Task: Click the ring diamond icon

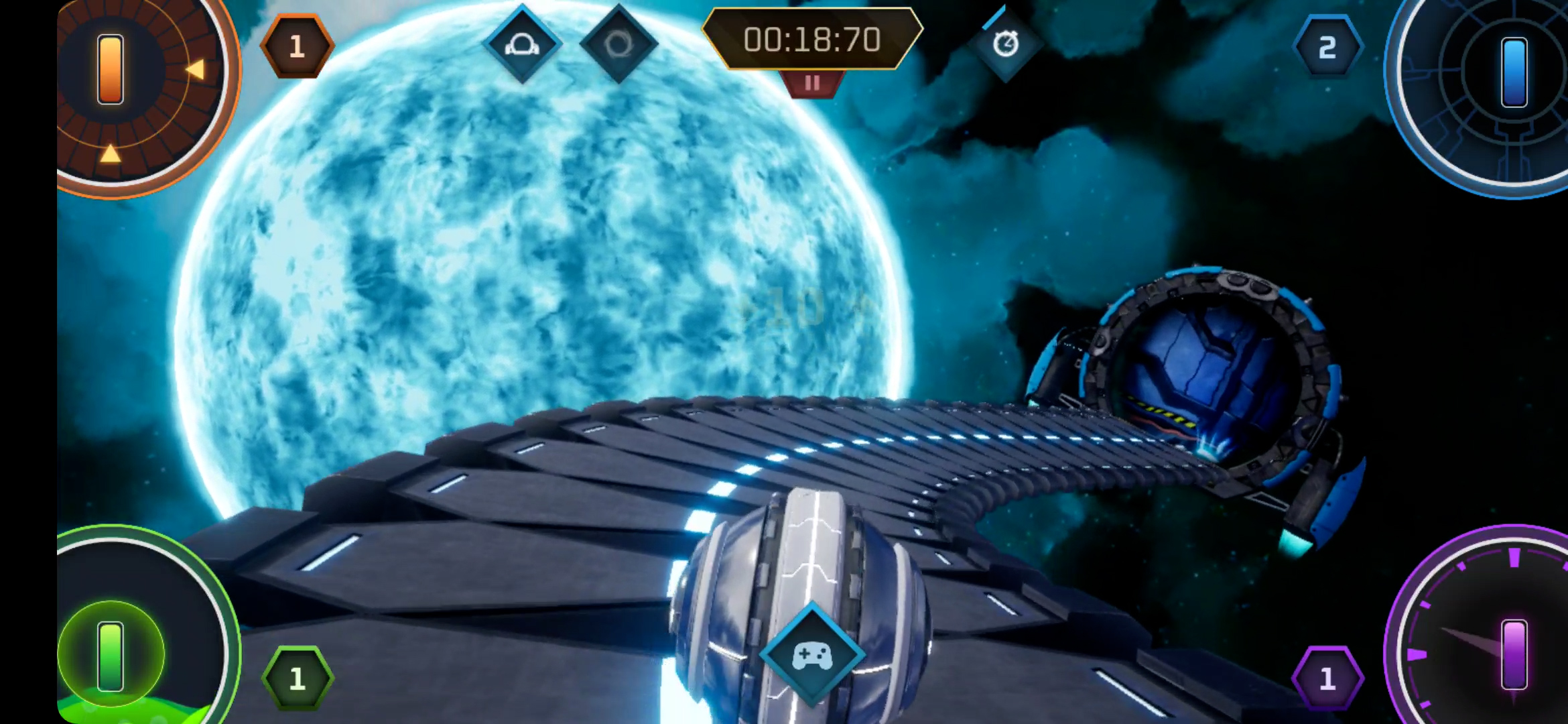Action: [618, 45]
